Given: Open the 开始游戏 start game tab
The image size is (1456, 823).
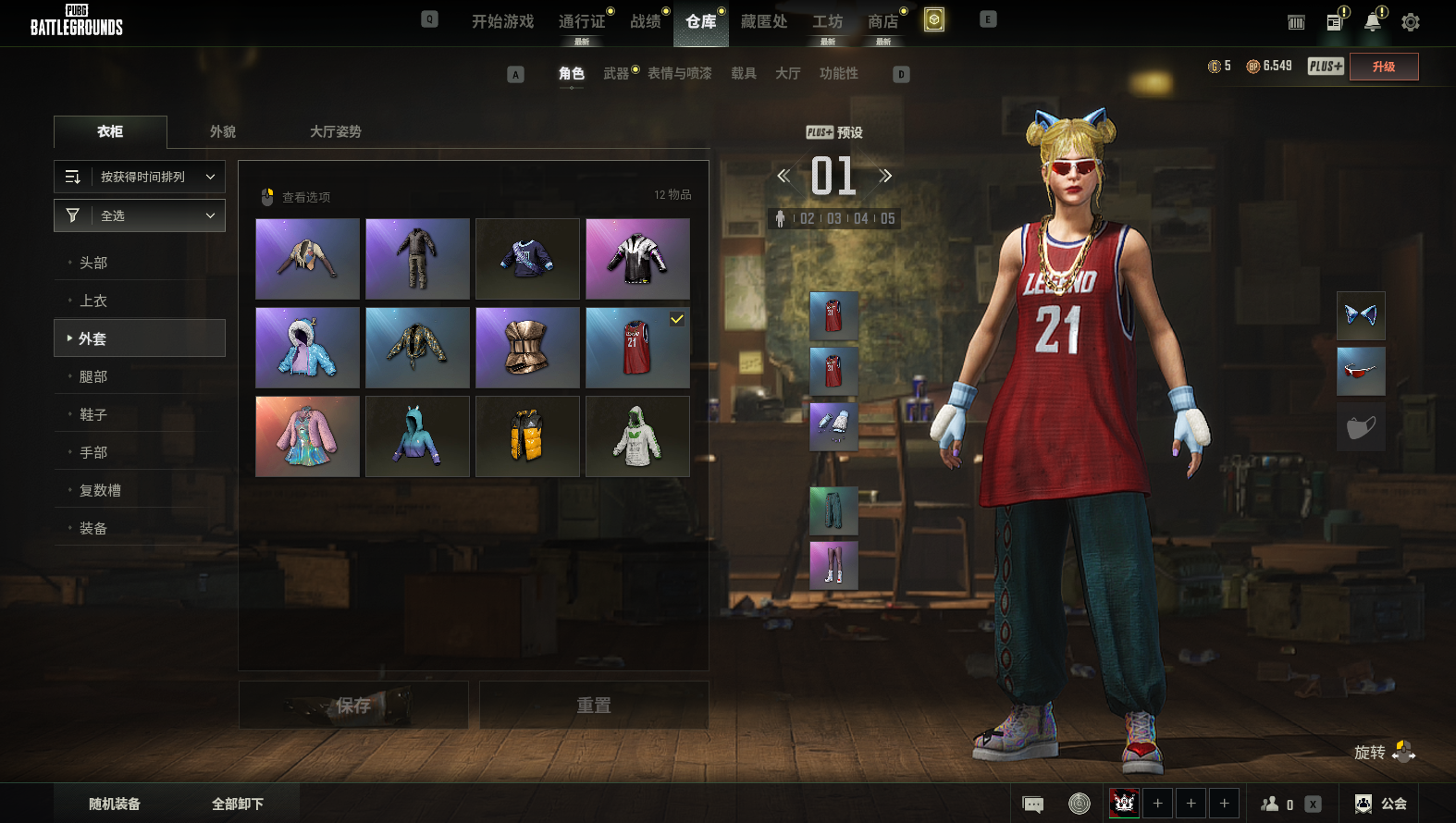Looking at the screenshot, I should pyautogui.click(x=502, y=21).
